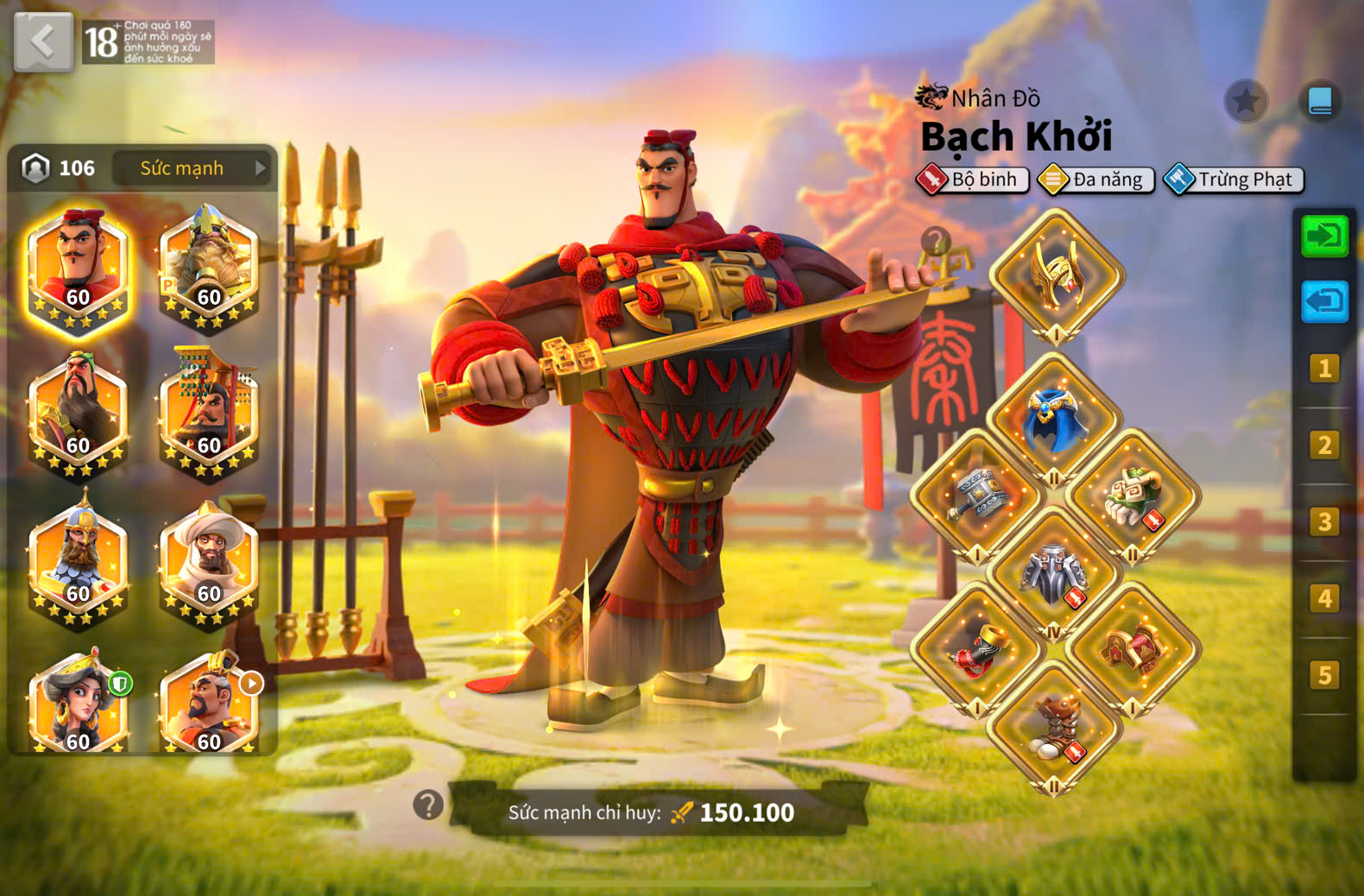Click the green equip-in arrow button

pyautogui.click(x=1324, y=236)
